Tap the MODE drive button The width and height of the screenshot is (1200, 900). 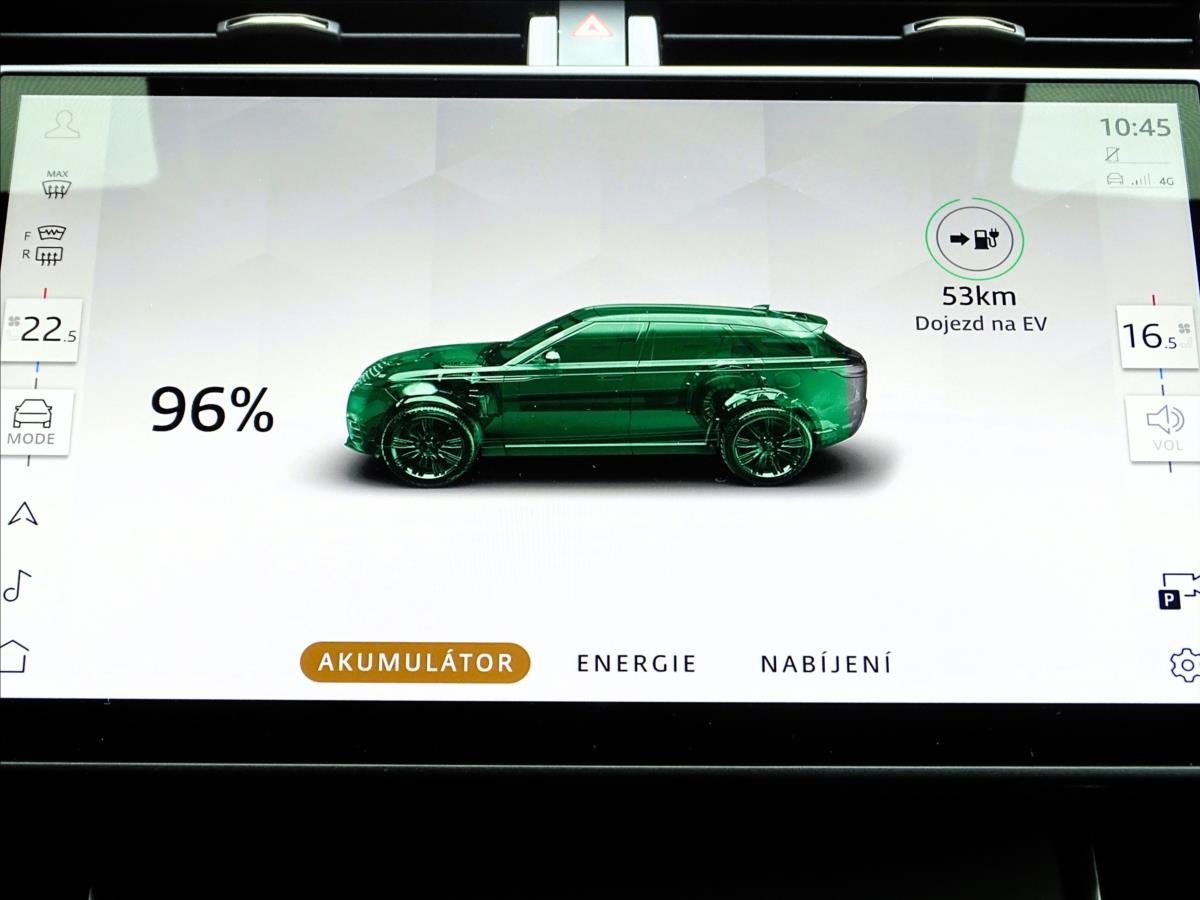coord(33,422)
